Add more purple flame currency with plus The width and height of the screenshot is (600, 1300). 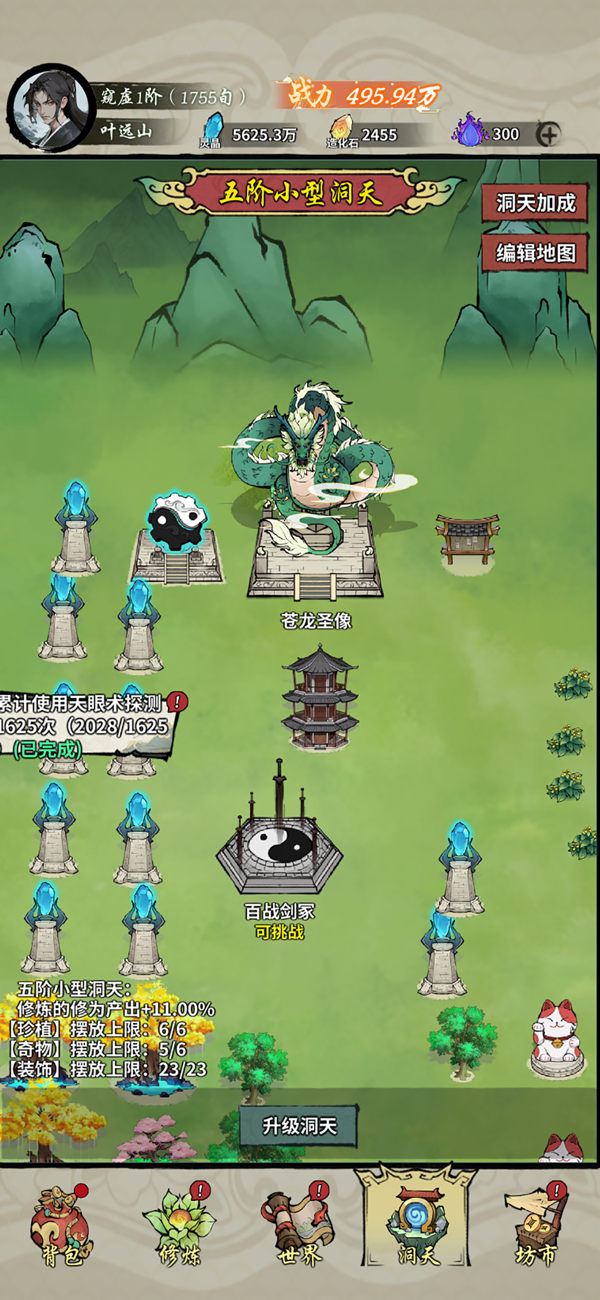[x=548, y=134]
